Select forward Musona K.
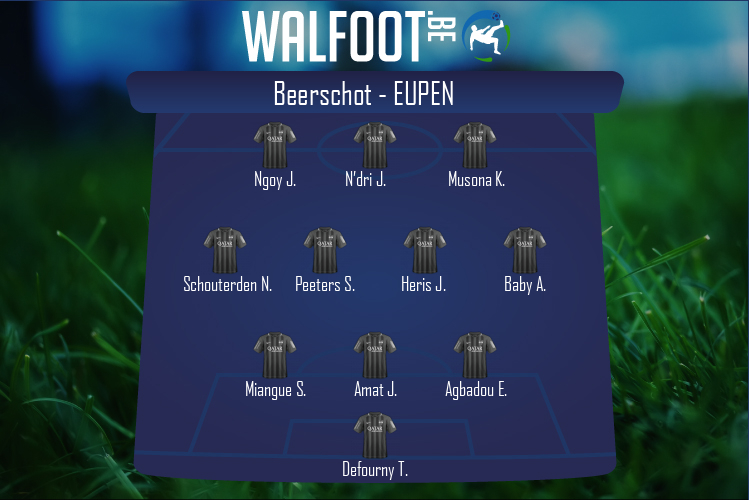The width and height of the screenshot is (750, 500). 475,146
